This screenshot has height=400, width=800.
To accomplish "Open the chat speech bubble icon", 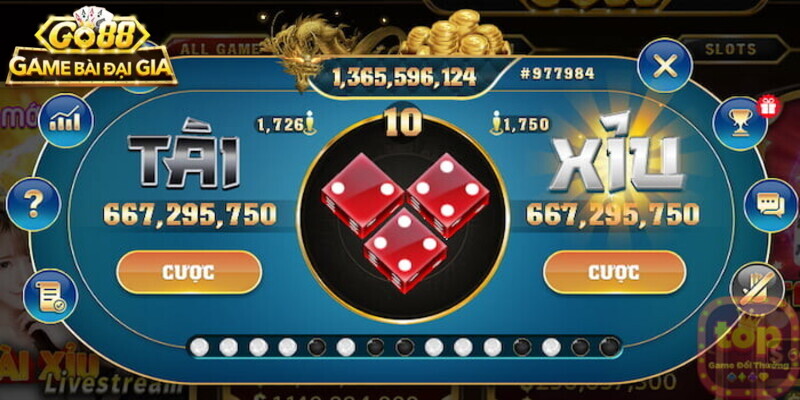I will 770,205.
